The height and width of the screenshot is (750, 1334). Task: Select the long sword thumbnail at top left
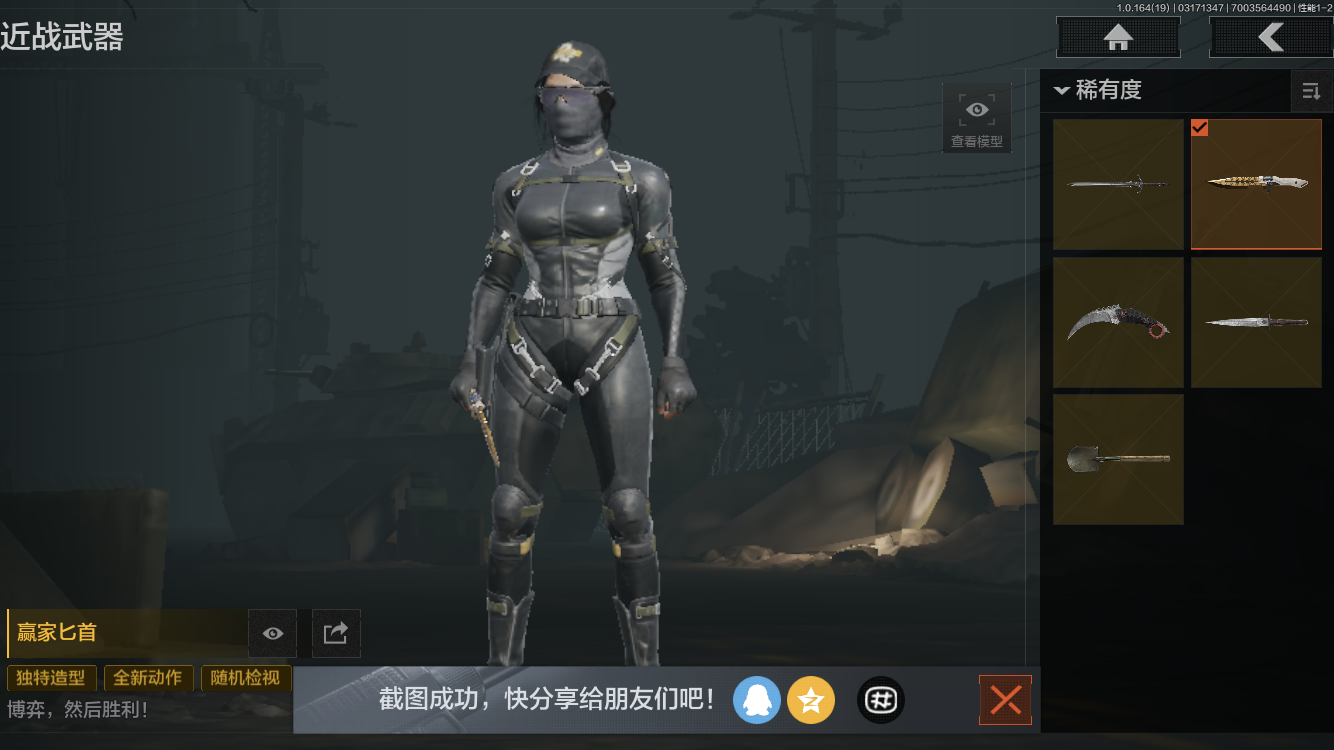point(1118,184)
